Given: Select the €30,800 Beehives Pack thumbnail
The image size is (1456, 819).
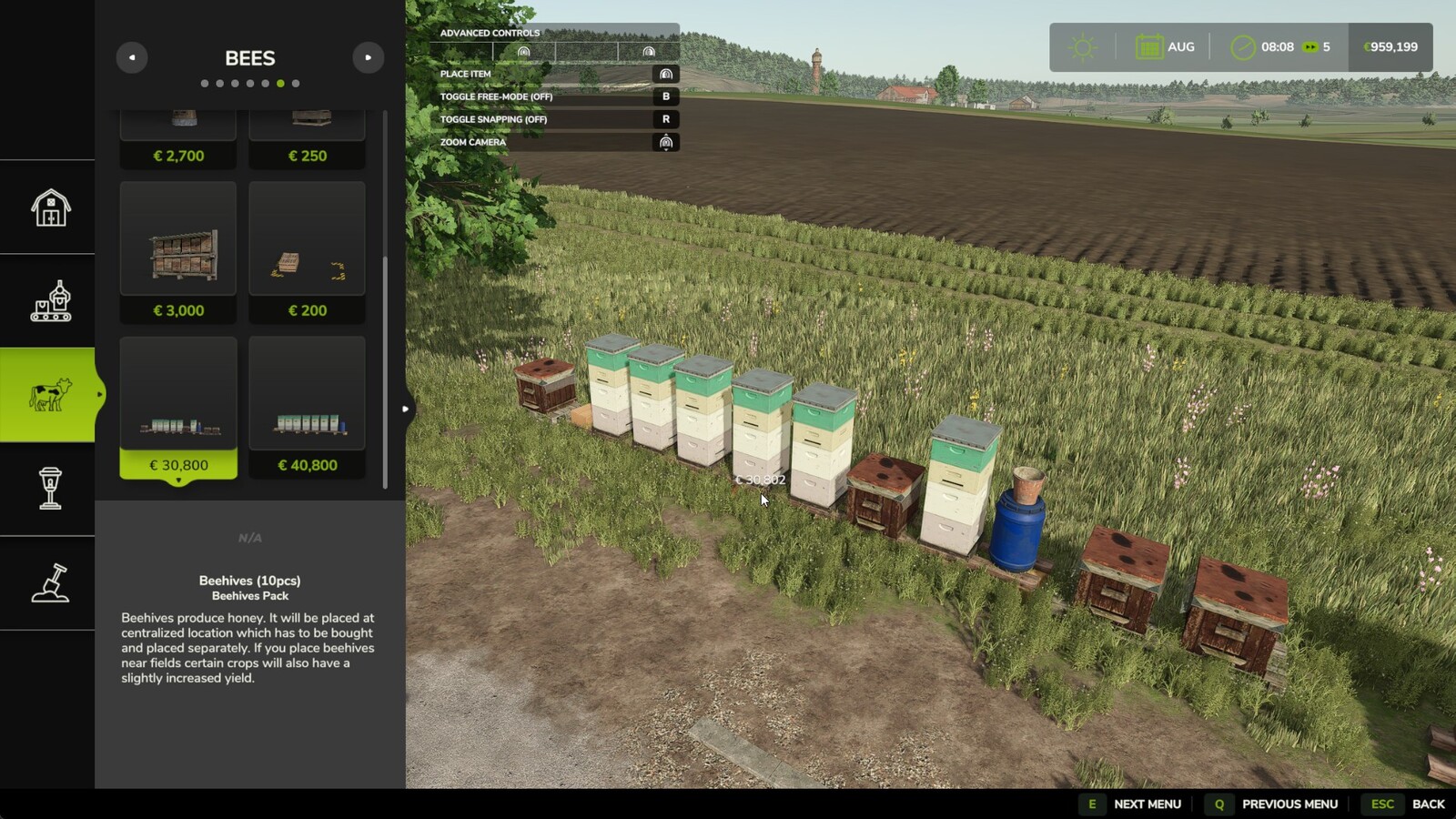Looking at the screenshot, I should point(178,391).
